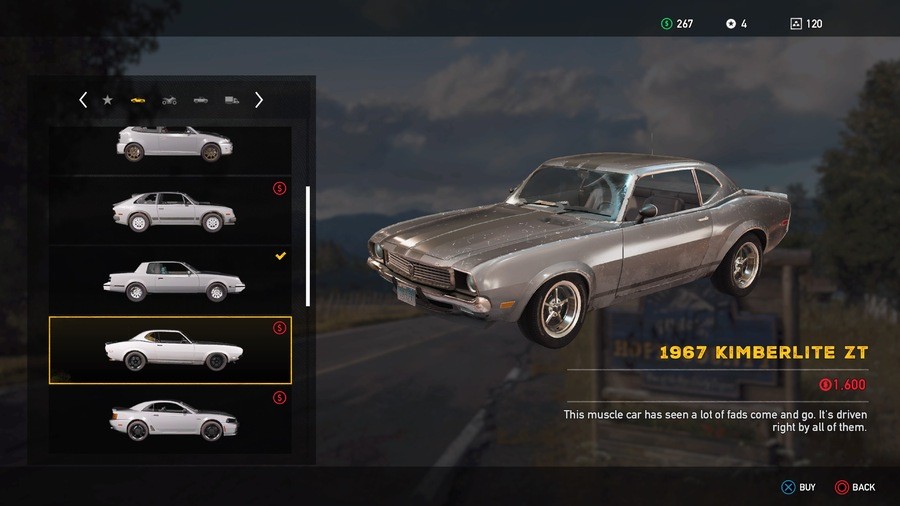Show the pickup truck category tab
The image size is (900, 506).
click(x=201, y=100)
